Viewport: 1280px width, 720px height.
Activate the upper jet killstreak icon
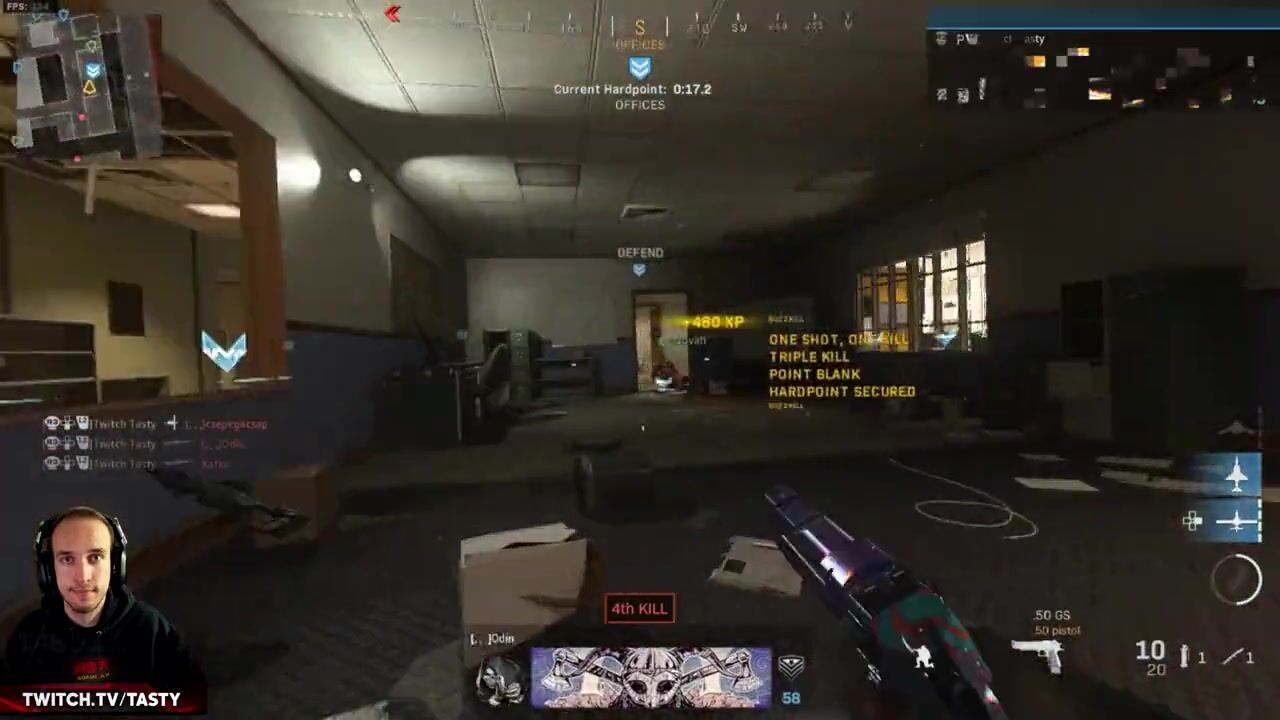click(x=1237, y=475)
